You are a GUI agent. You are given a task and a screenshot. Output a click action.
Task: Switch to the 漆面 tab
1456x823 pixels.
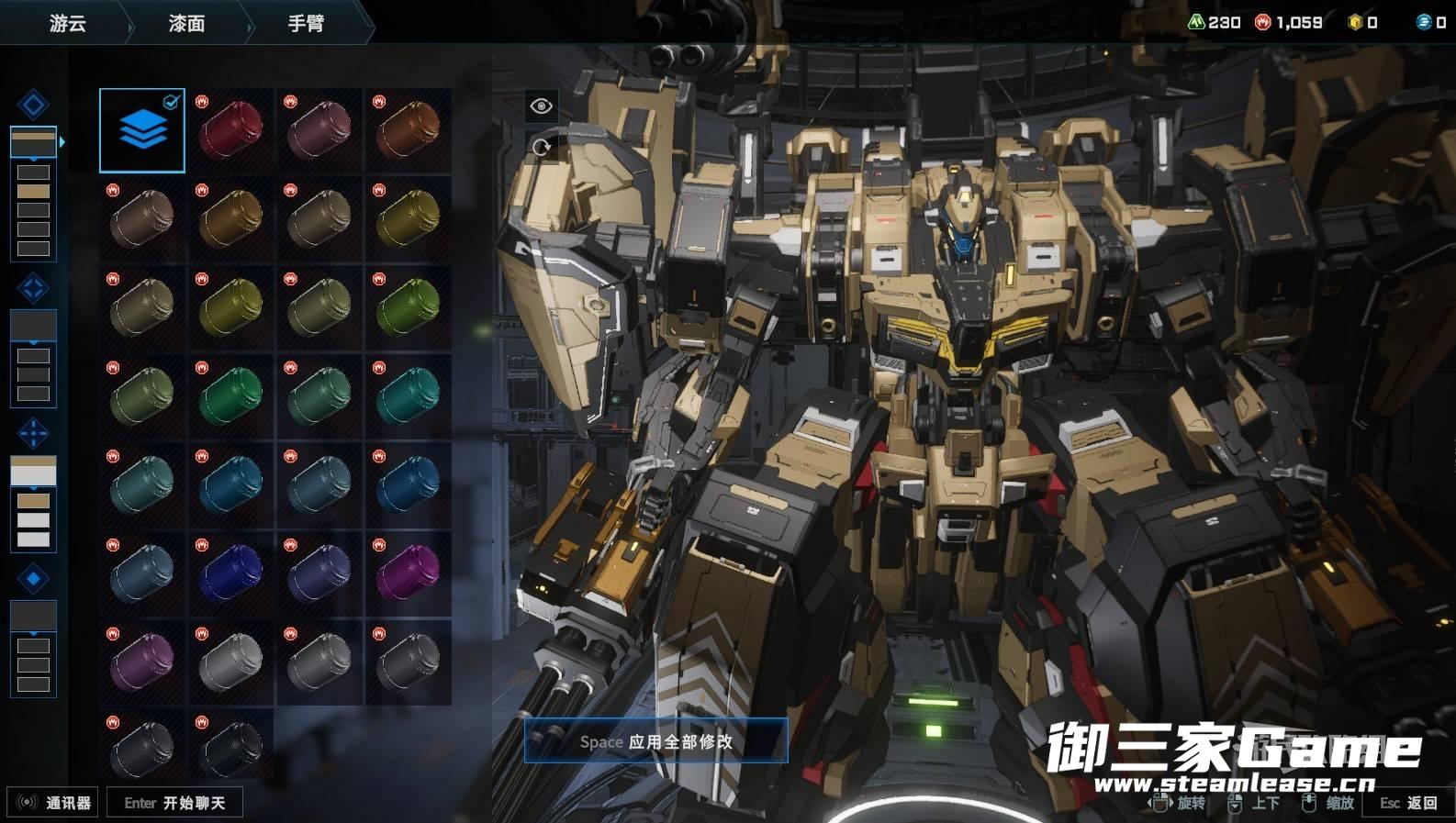coord(186,23)
